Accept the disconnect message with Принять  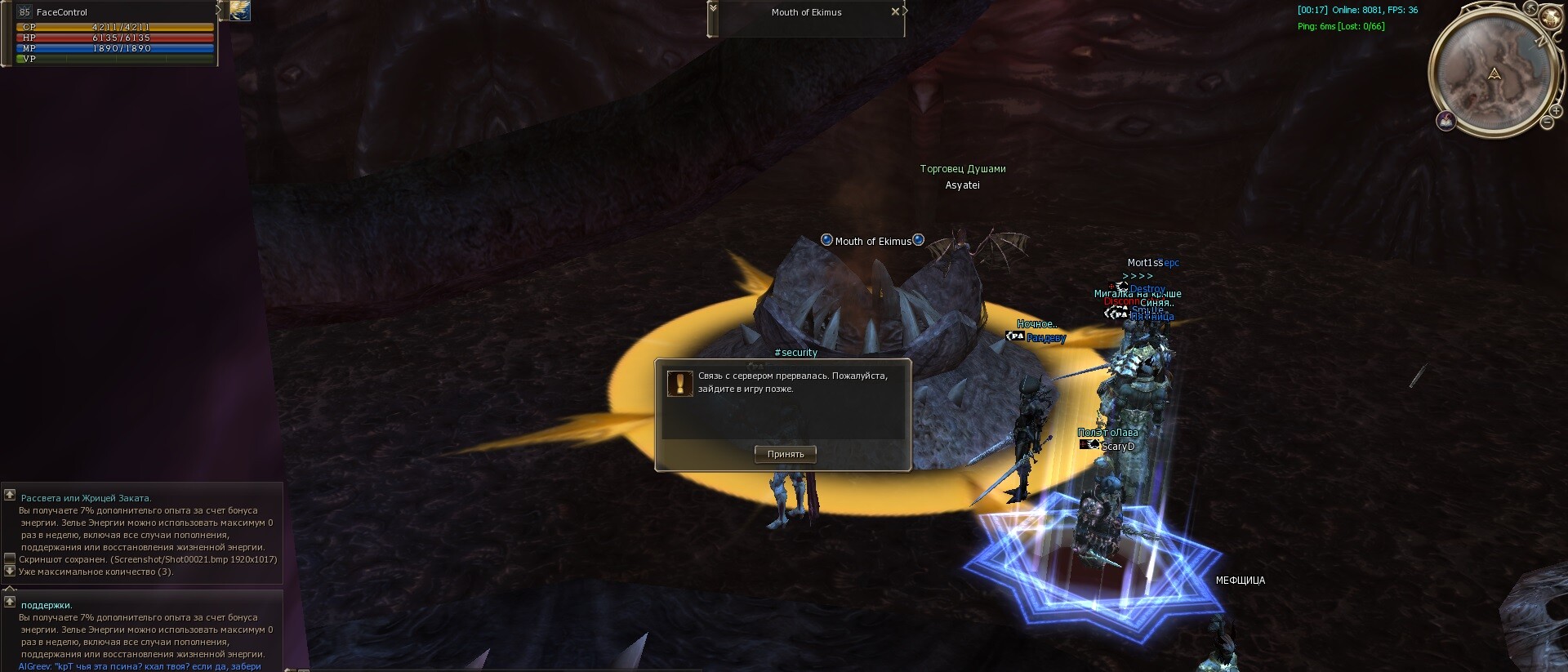(x=786, y=455)
